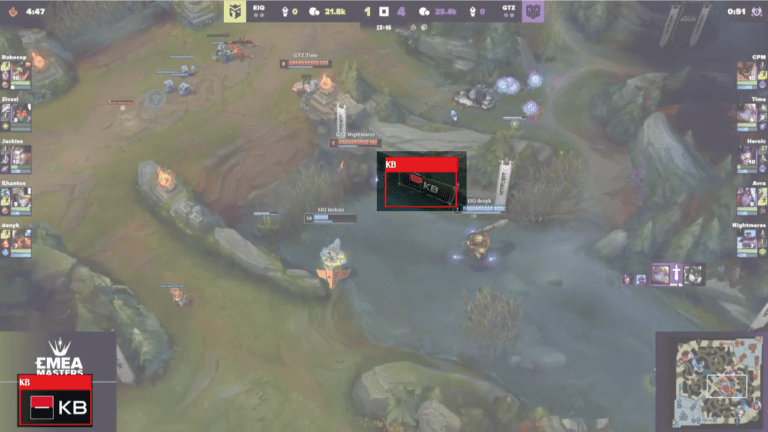The width and height of the screenshot is (768, 432).
Task: Click the minimap
Action: pyautogui.click(x=710, y=381)
